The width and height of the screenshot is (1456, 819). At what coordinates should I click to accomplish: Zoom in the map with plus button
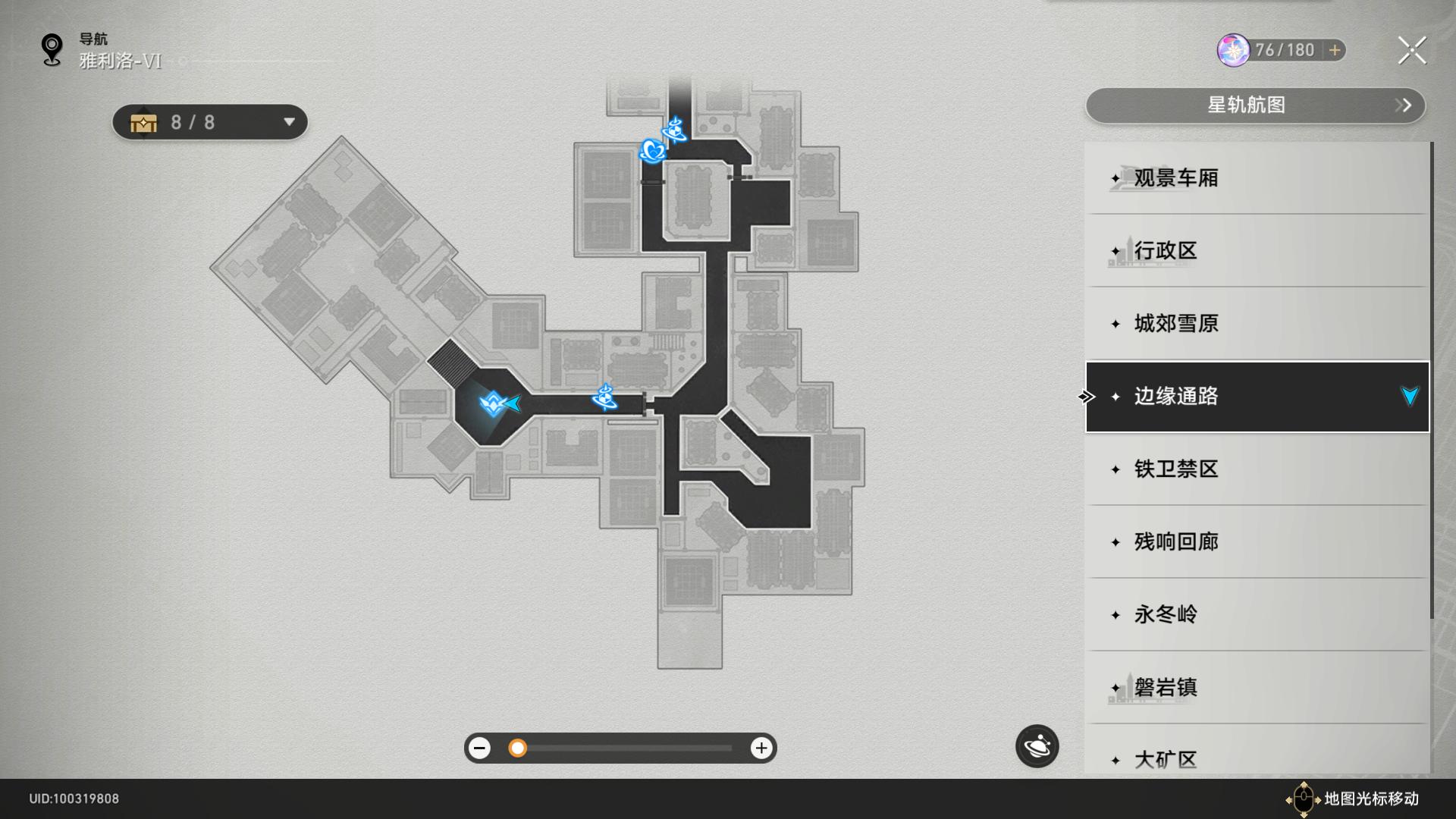click(761, 748)
